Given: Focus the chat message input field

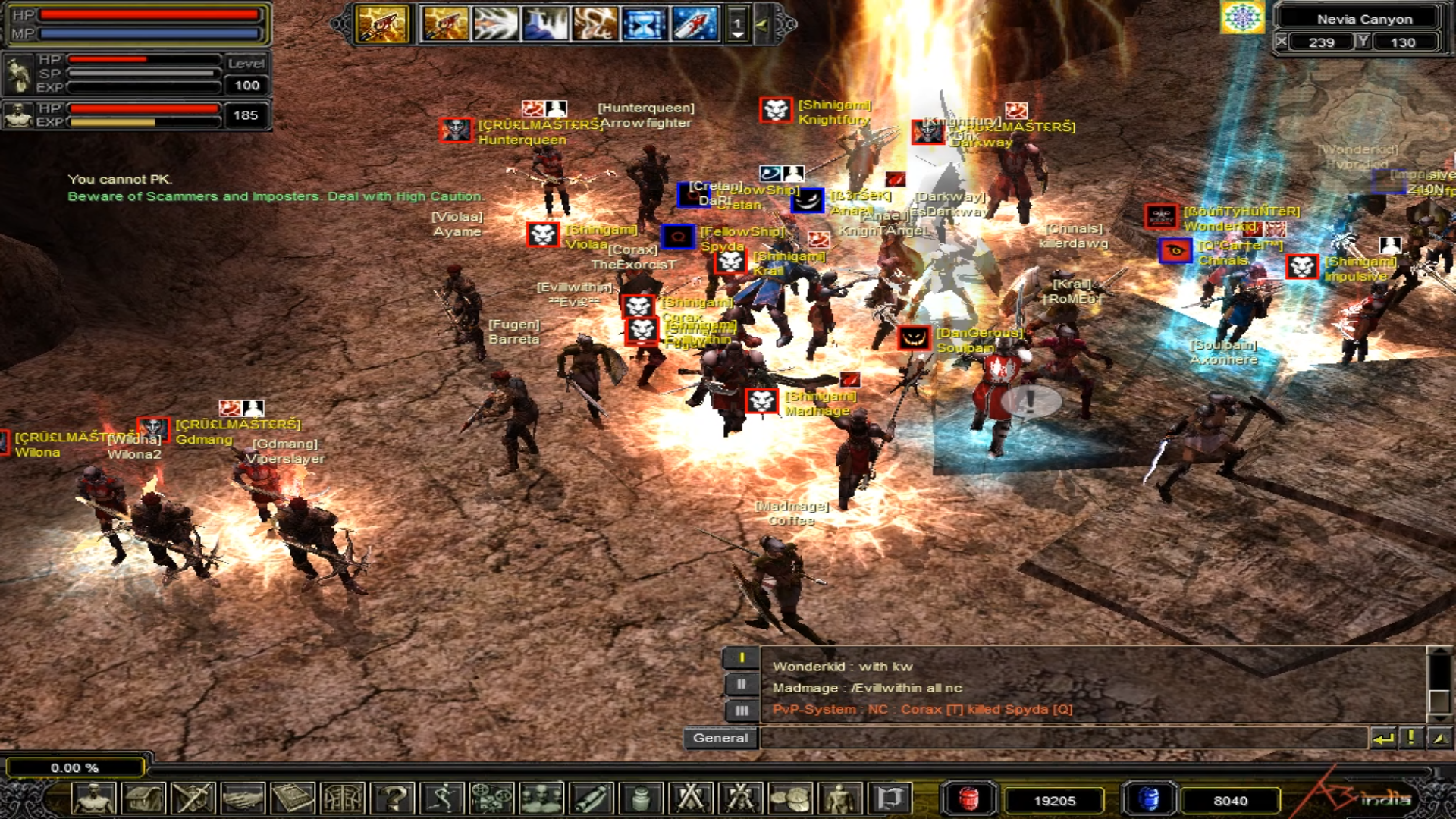Looking at the screenshot, I should [1062, 738].
